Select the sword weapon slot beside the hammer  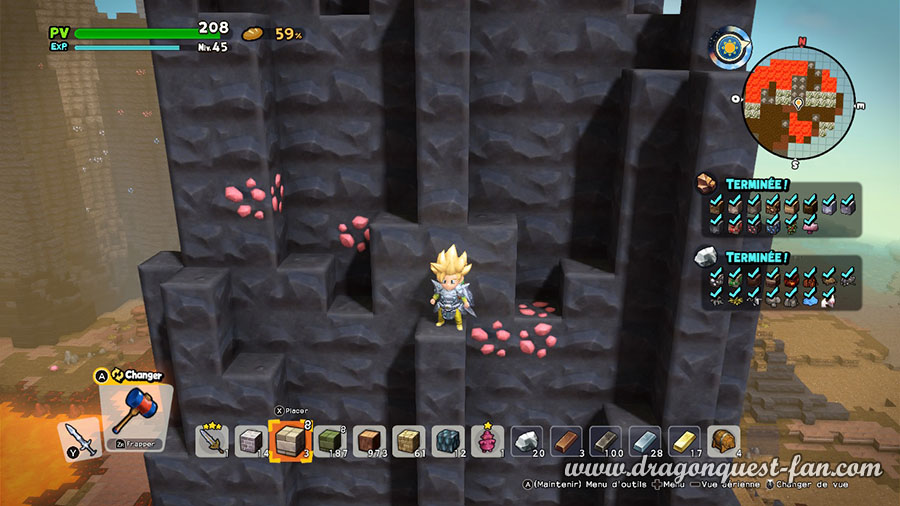click(80, 439)
